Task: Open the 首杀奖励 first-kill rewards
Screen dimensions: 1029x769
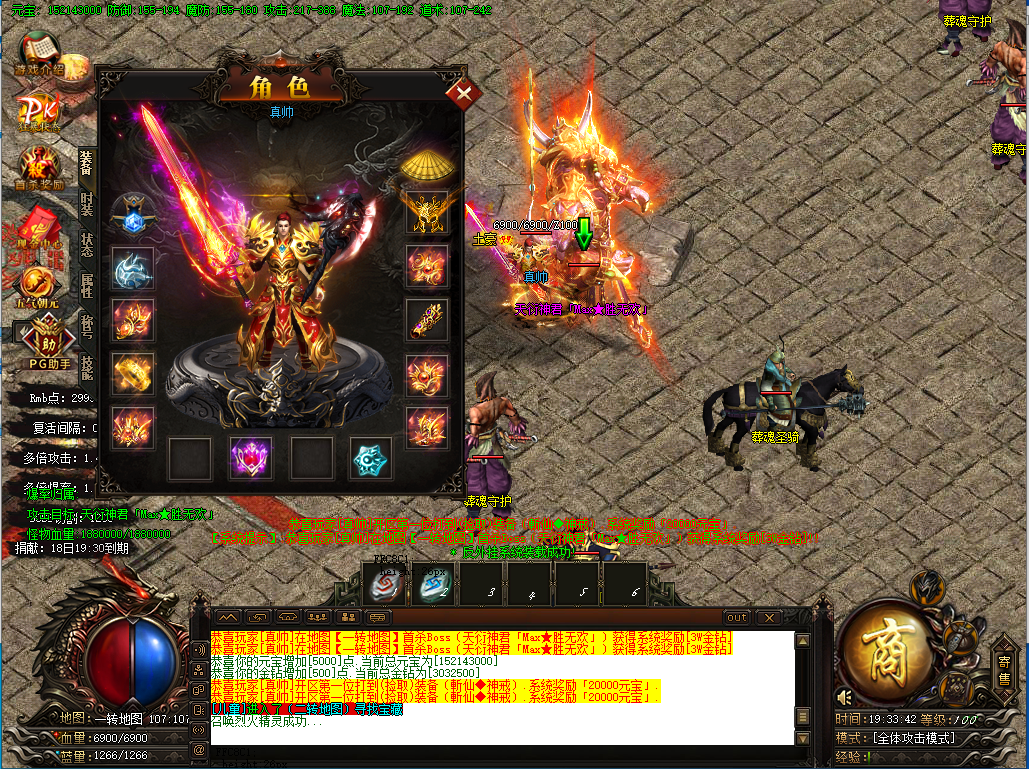Action: point(40,167)
